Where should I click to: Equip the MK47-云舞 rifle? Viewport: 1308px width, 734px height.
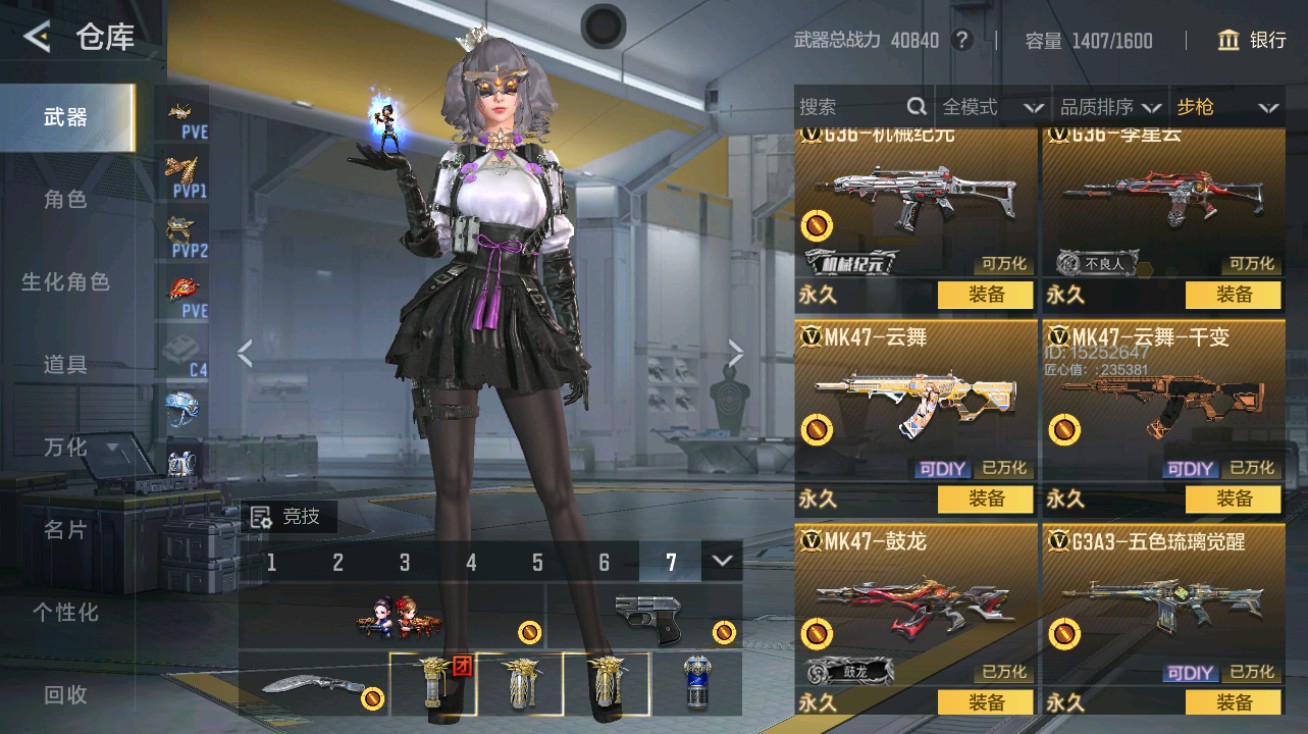pyautogui.click(x=985, y=498)
